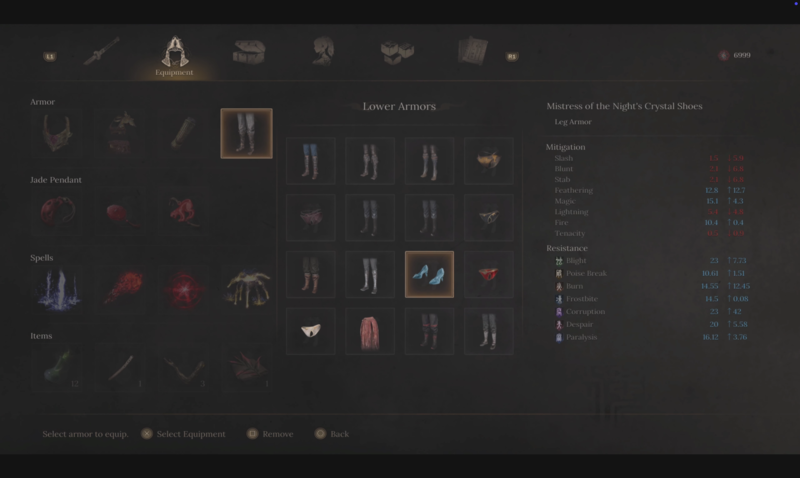Select the golden jellyfish-shaped spell slot

click(246, 289)
